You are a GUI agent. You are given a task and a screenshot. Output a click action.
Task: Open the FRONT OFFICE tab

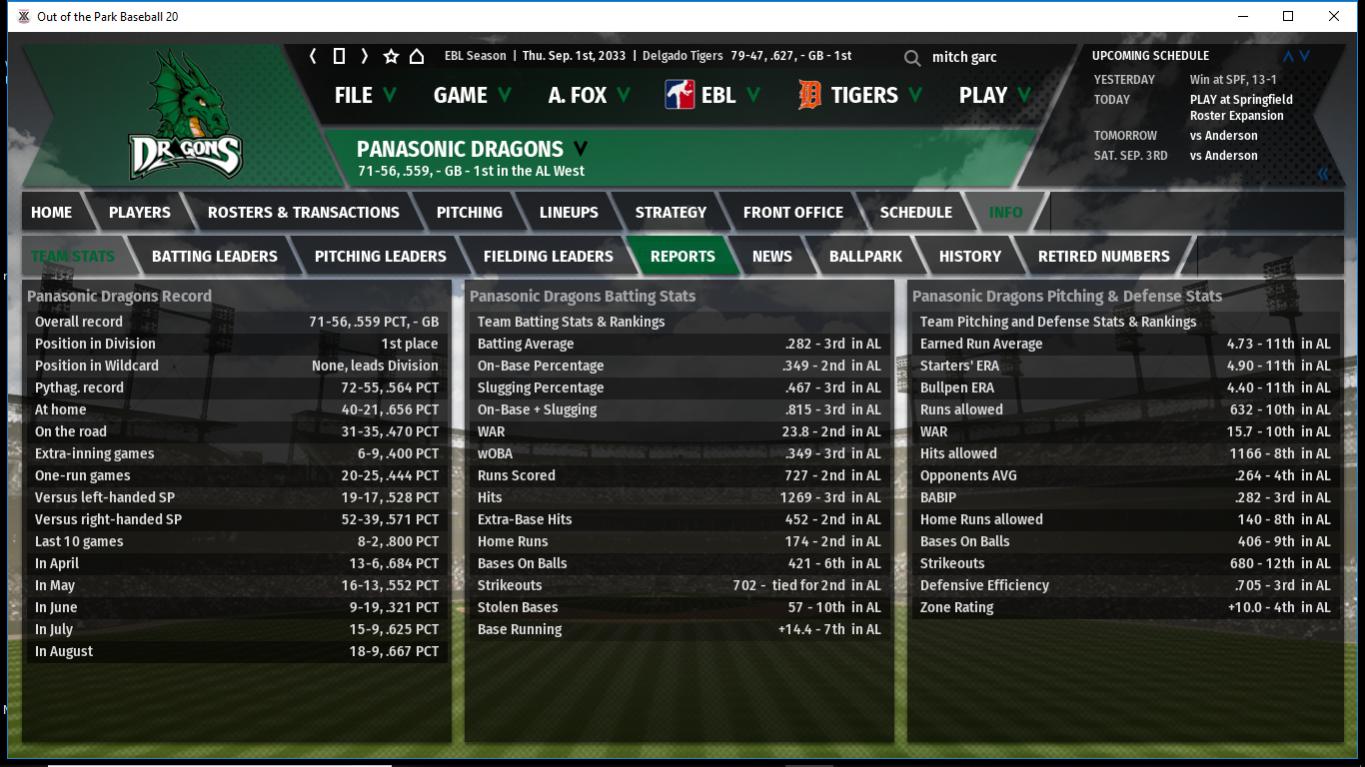(793, 212)
